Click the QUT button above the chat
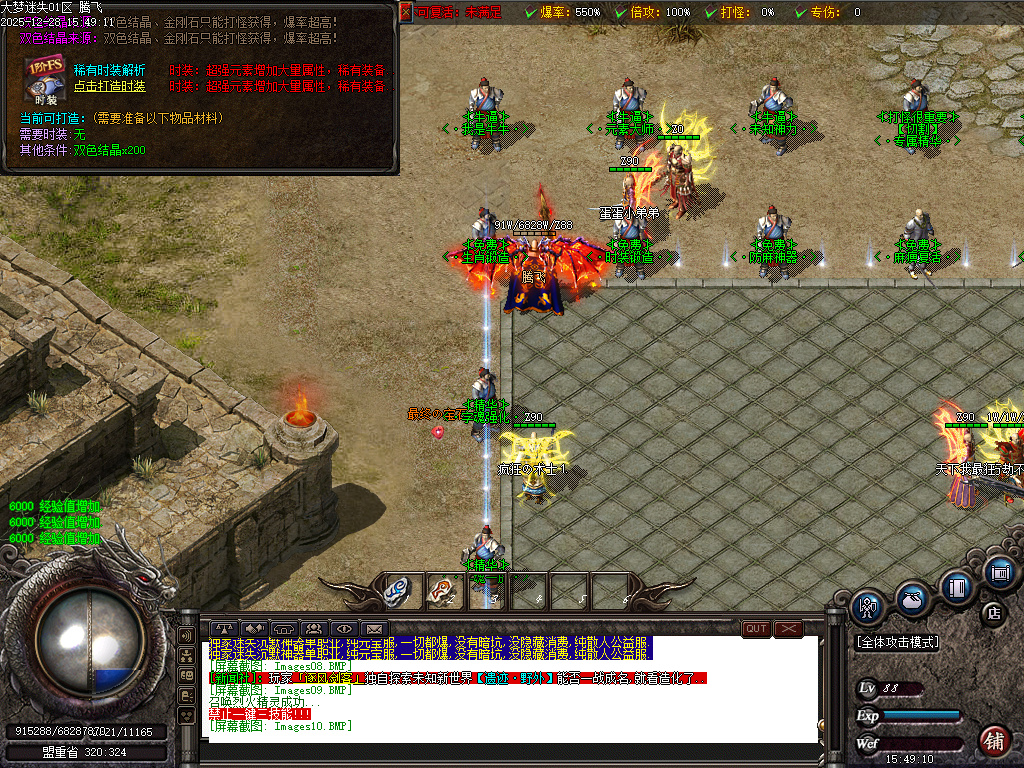The image size is (1024, 768). 756,629
